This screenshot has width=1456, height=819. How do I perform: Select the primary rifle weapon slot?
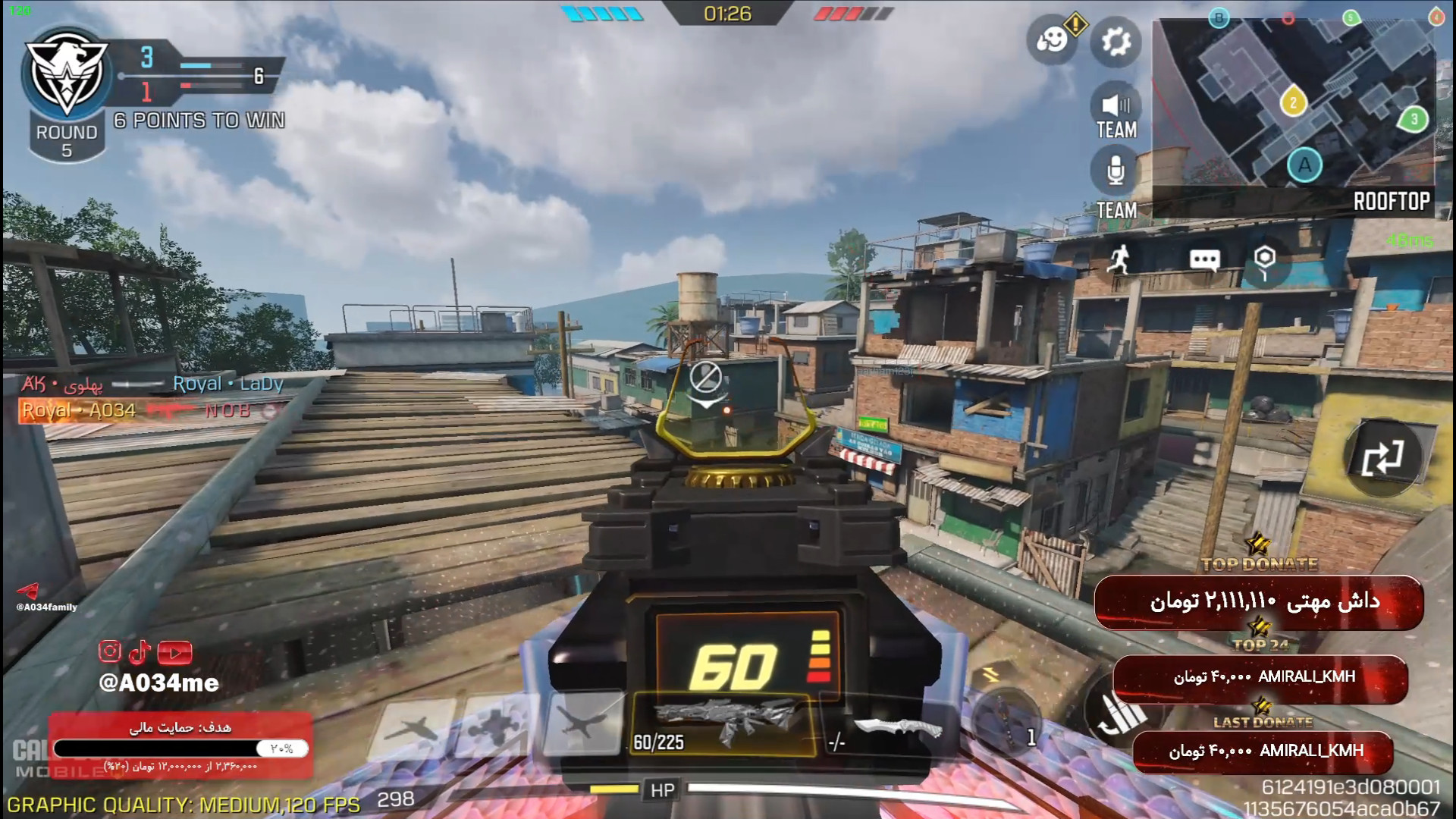[x=724, y=724]
